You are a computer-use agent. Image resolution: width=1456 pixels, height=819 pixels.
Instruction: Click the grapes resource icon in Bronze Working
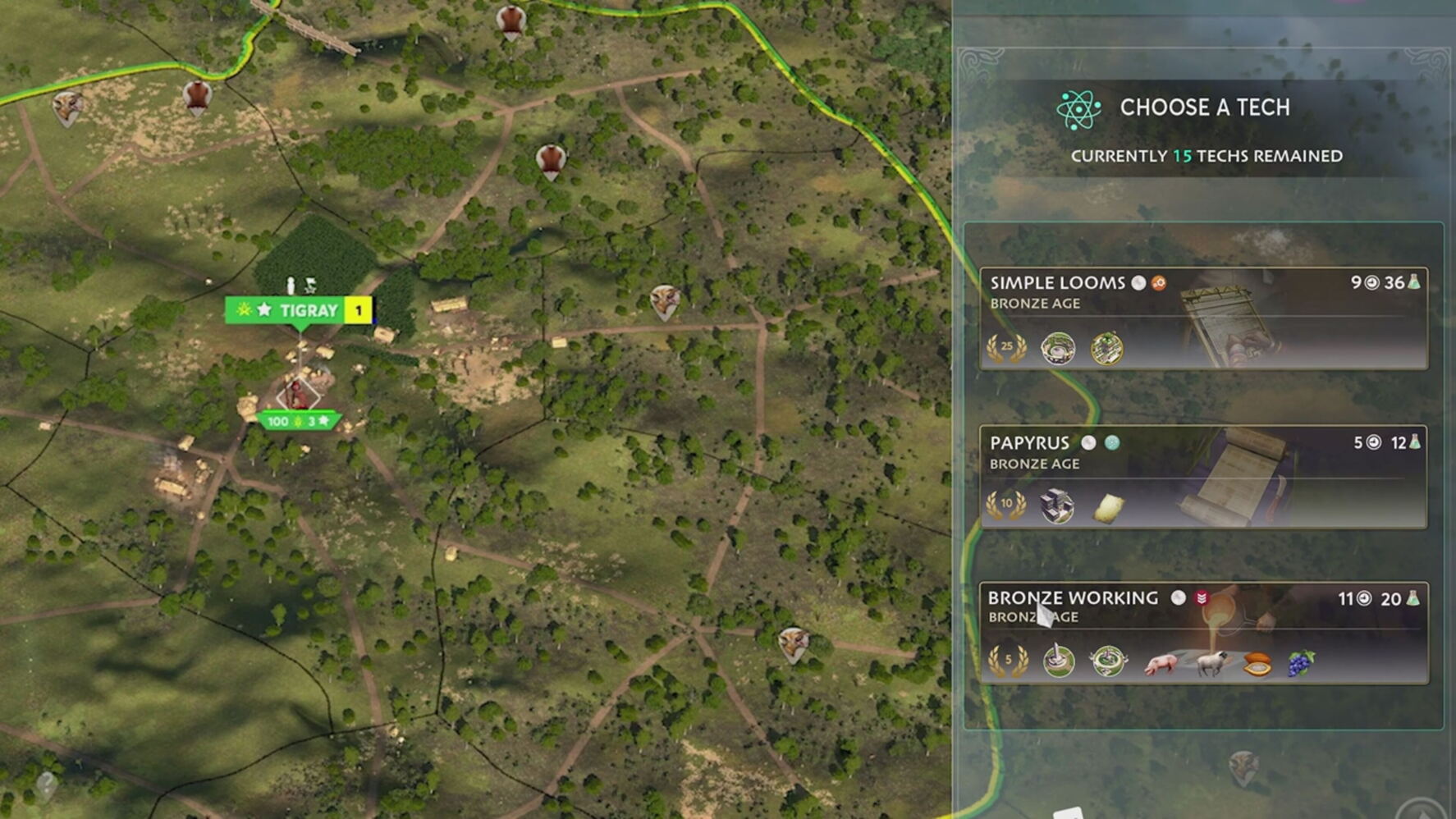1300,662
